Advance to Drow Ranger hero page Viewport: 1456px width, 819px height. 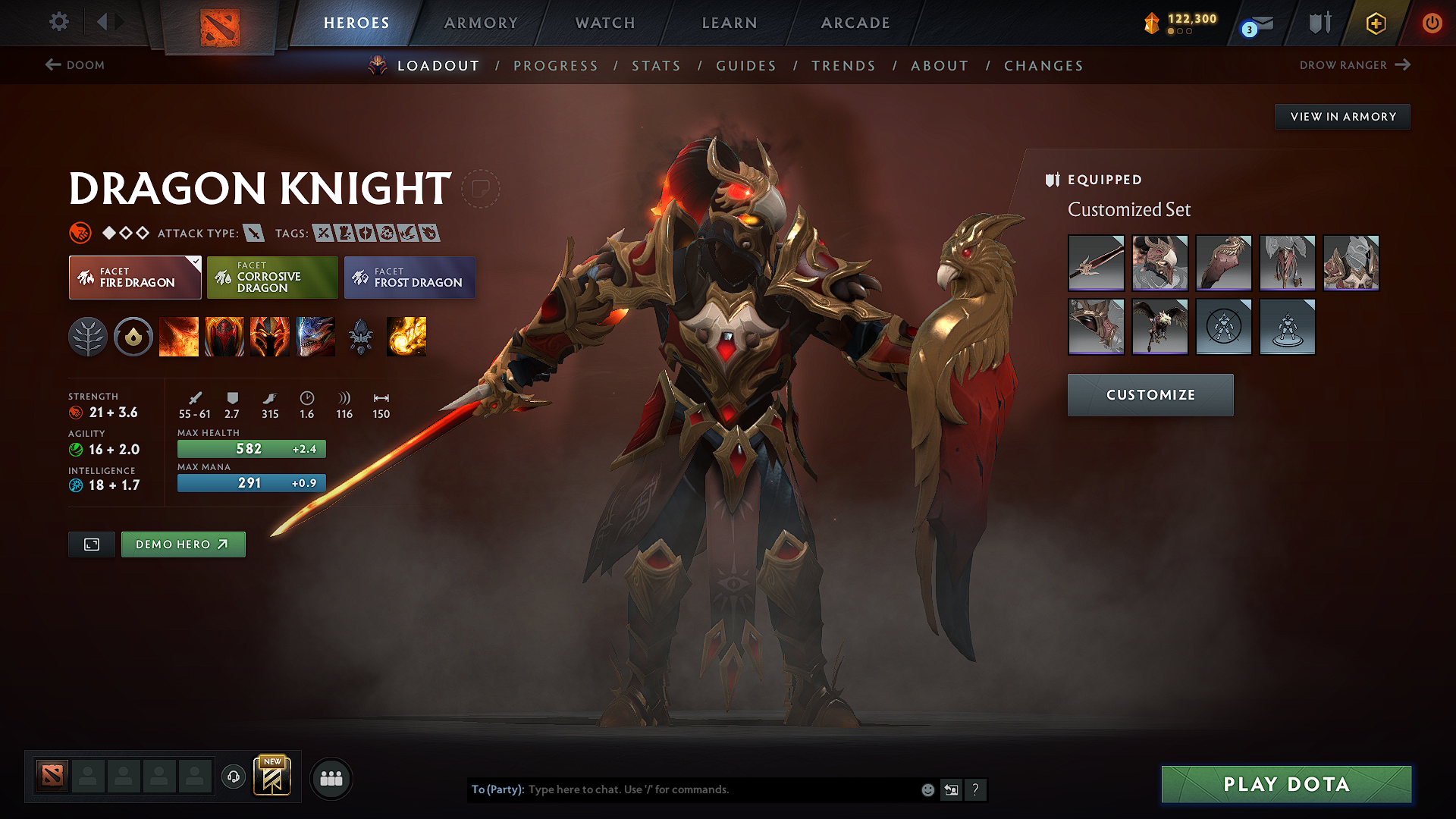(1355, 65)
